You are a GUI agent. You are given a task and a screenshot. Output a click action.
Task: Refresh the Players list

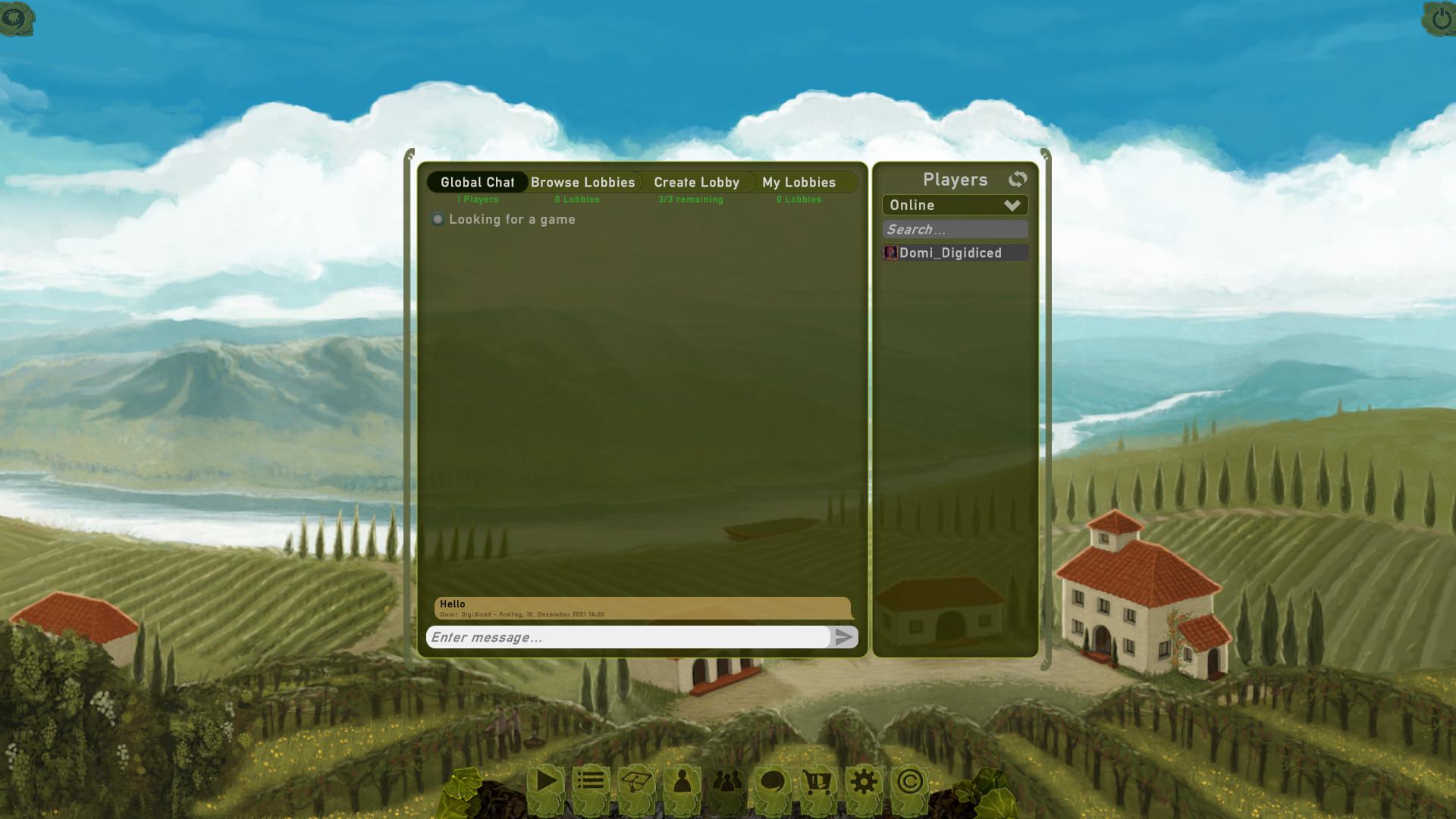click(x=1018, y=179)
